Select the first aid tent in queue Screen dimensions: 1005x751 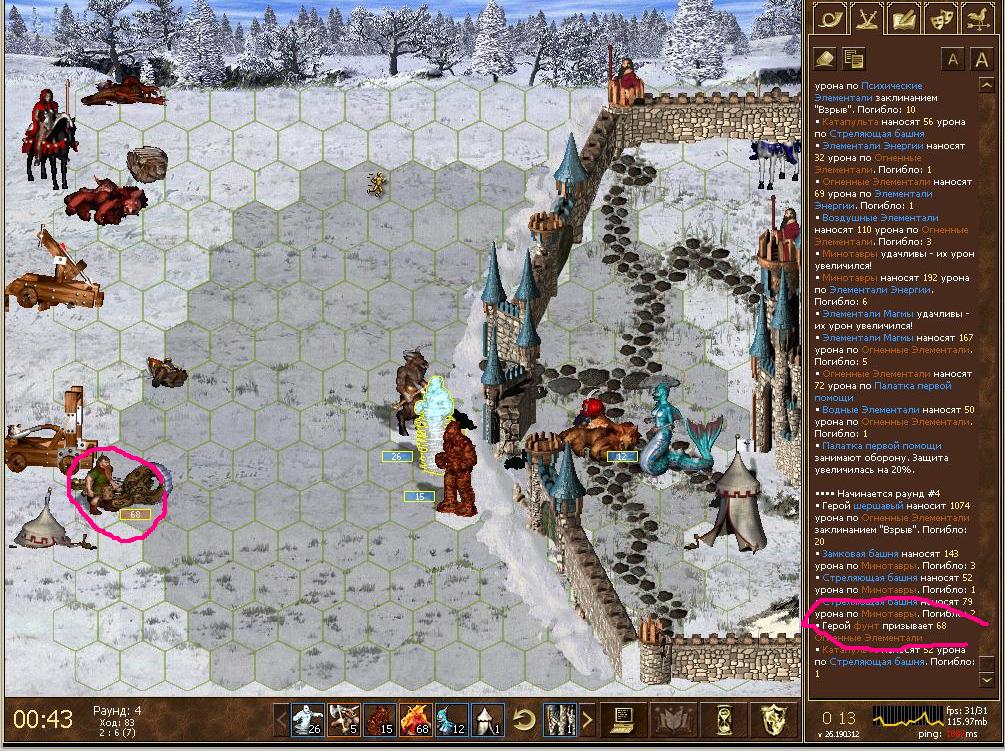[487, 718]
